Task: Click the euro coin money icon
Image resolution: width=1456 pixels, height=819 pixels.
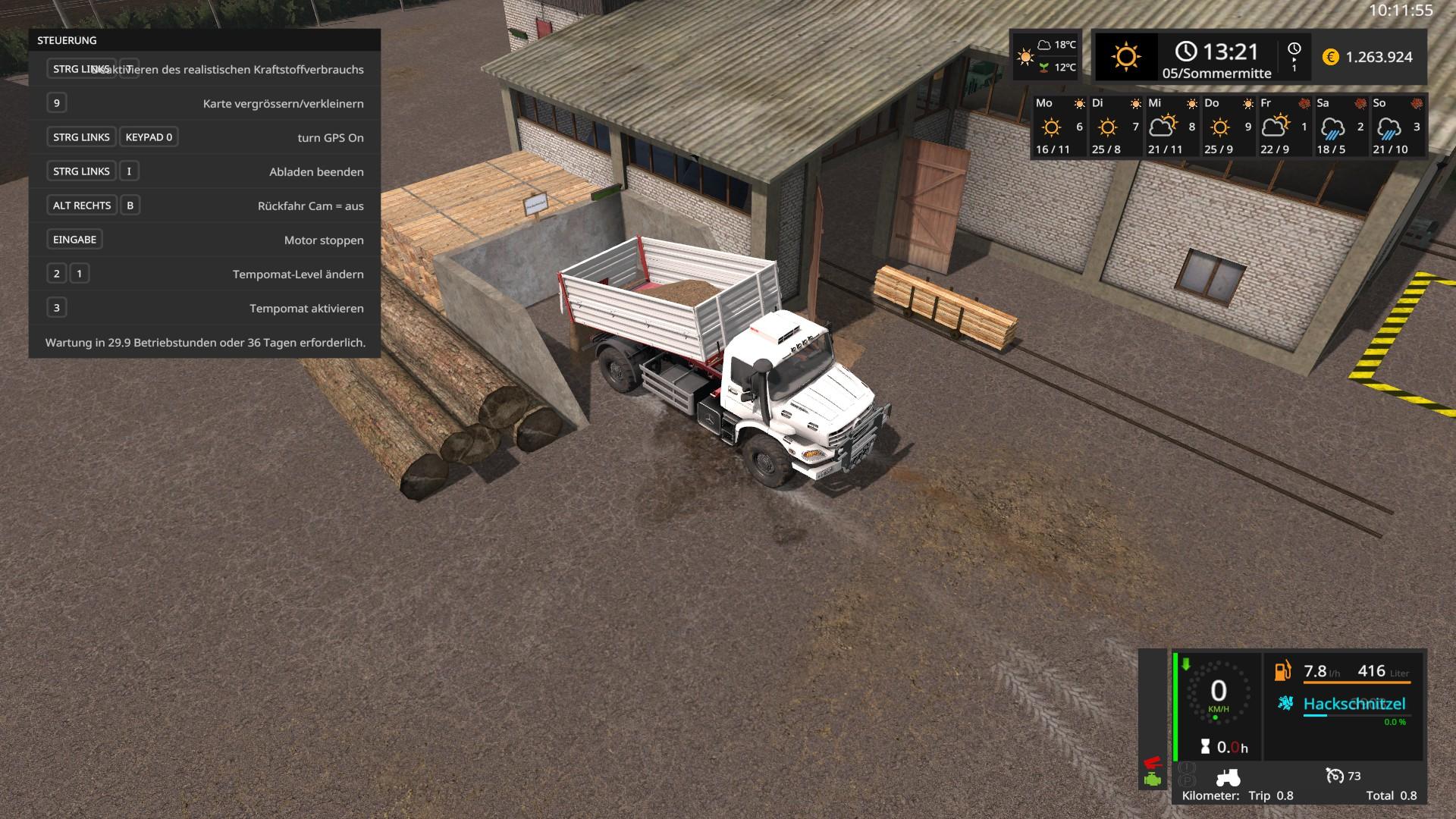Action: 1330,57
